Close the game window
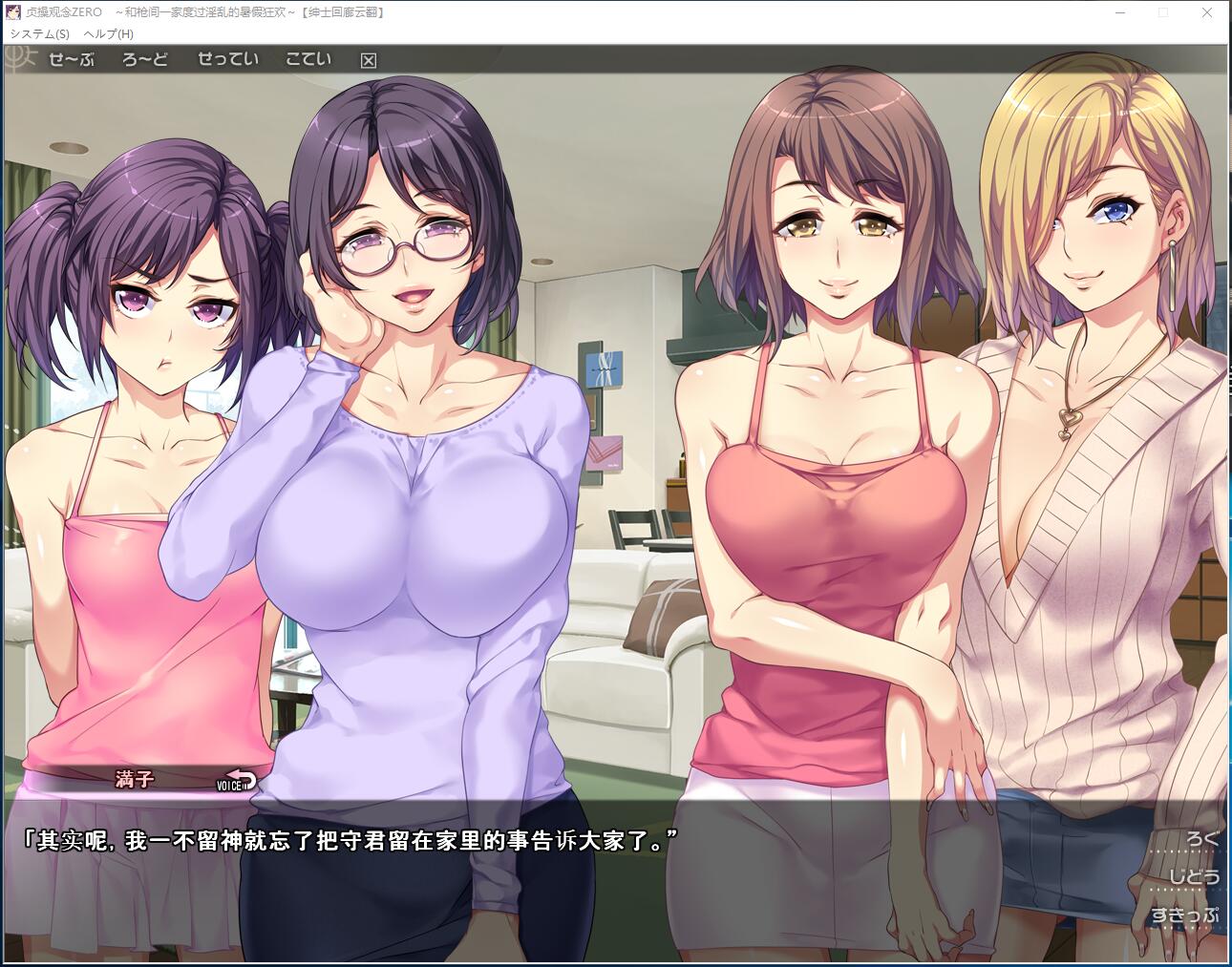 (x=1207, y=12)
